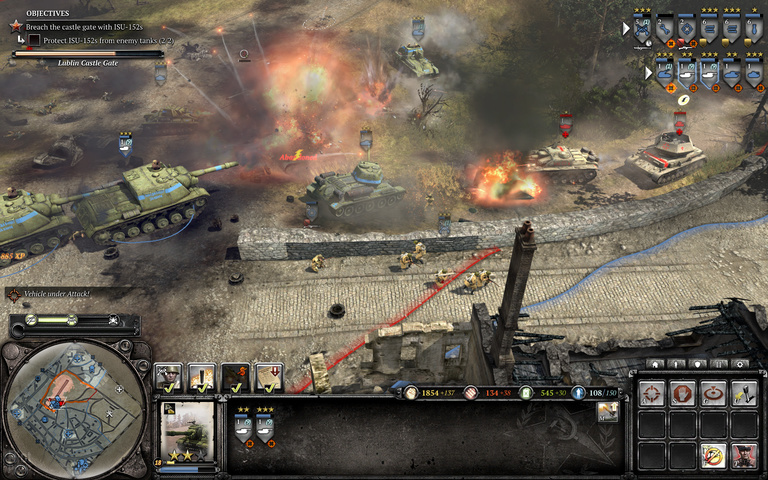Toggle the hold fire command icon
The width and height of the screenshot is (768, 480).
713,454
